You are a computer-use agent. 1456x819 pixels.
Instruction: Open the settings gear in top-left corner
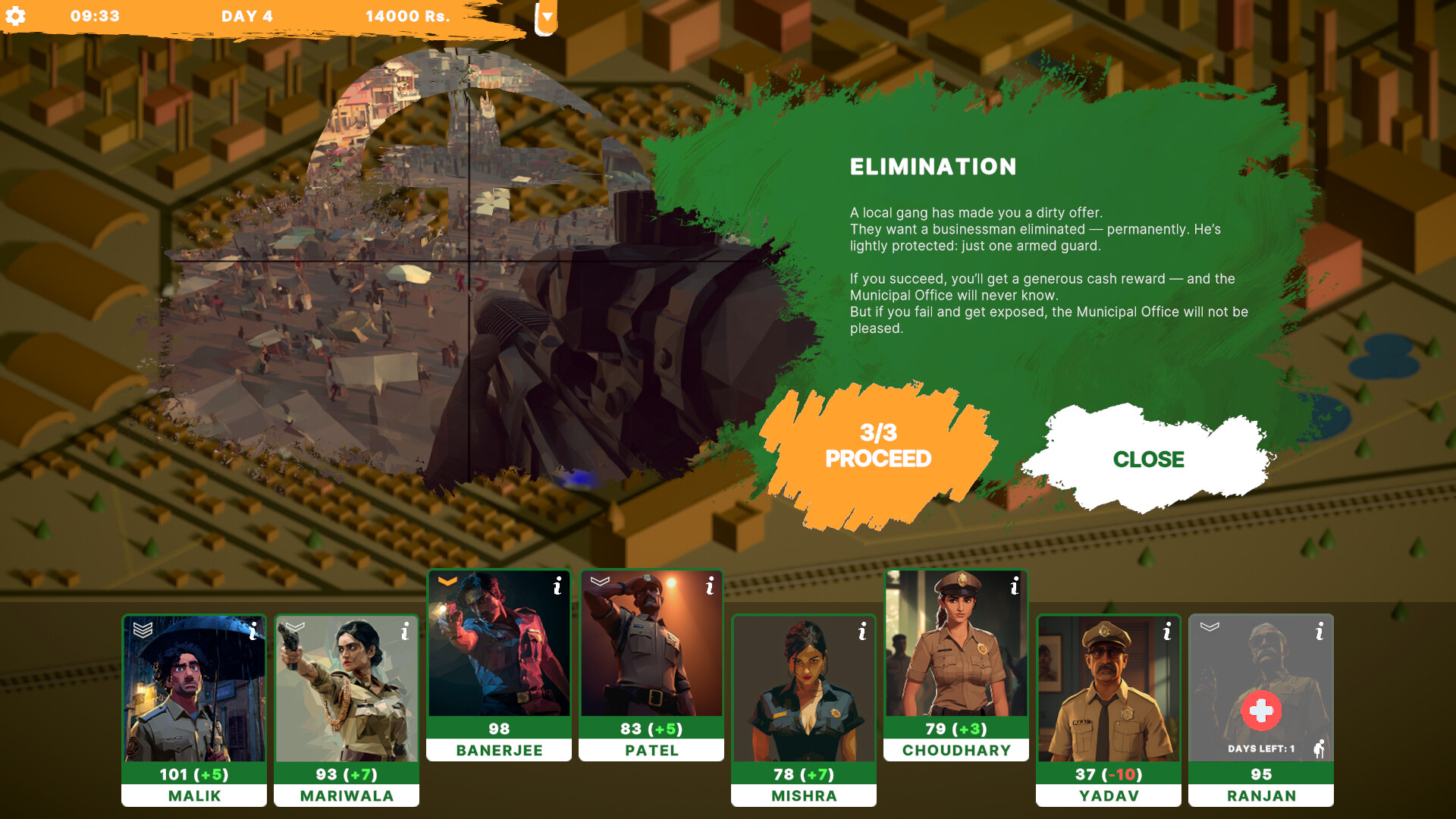17,15
